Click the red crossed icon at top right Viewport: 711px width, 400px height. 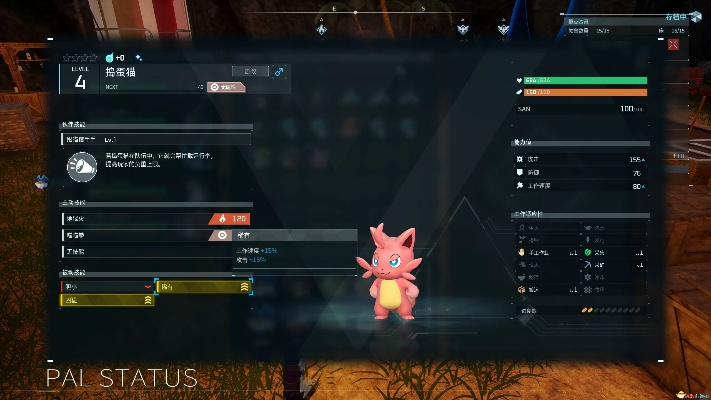coord(676,44)
